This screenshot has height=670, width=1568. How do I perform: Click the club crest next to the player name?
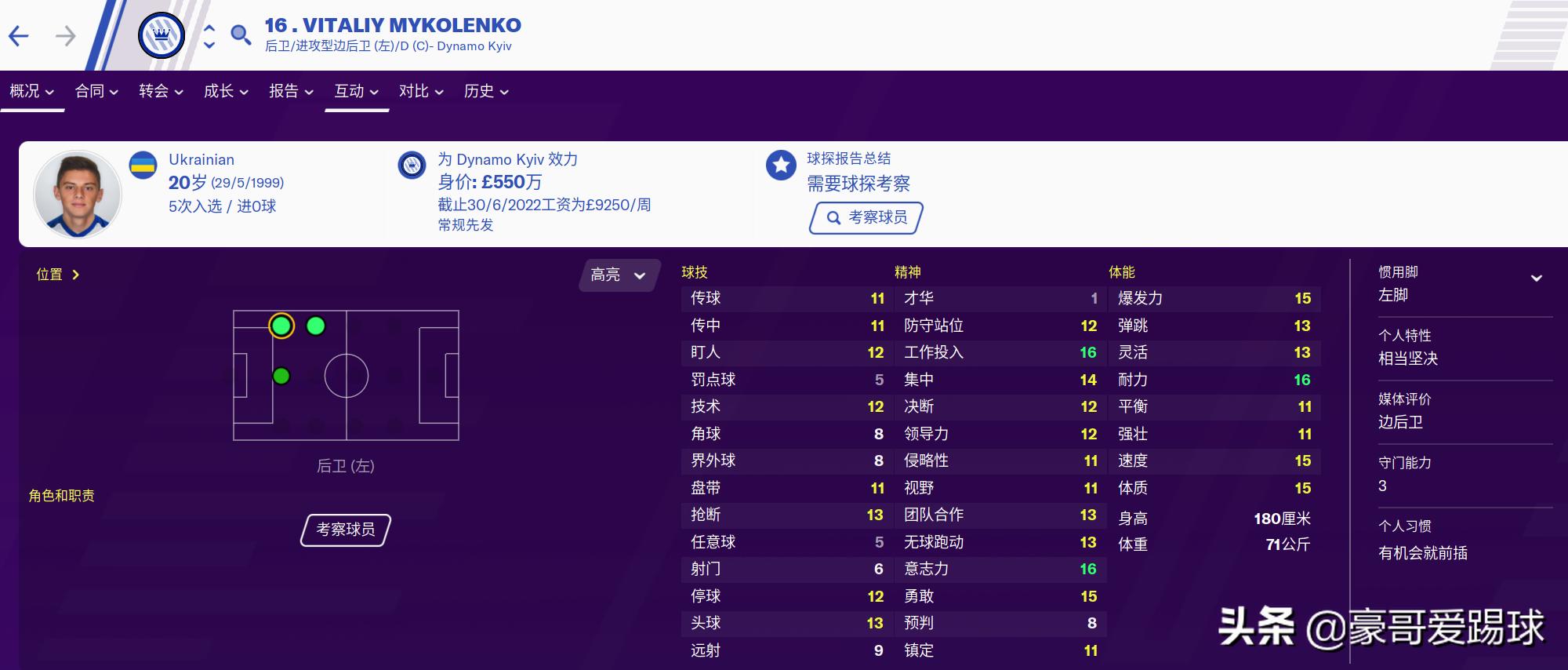pos(161,35)
